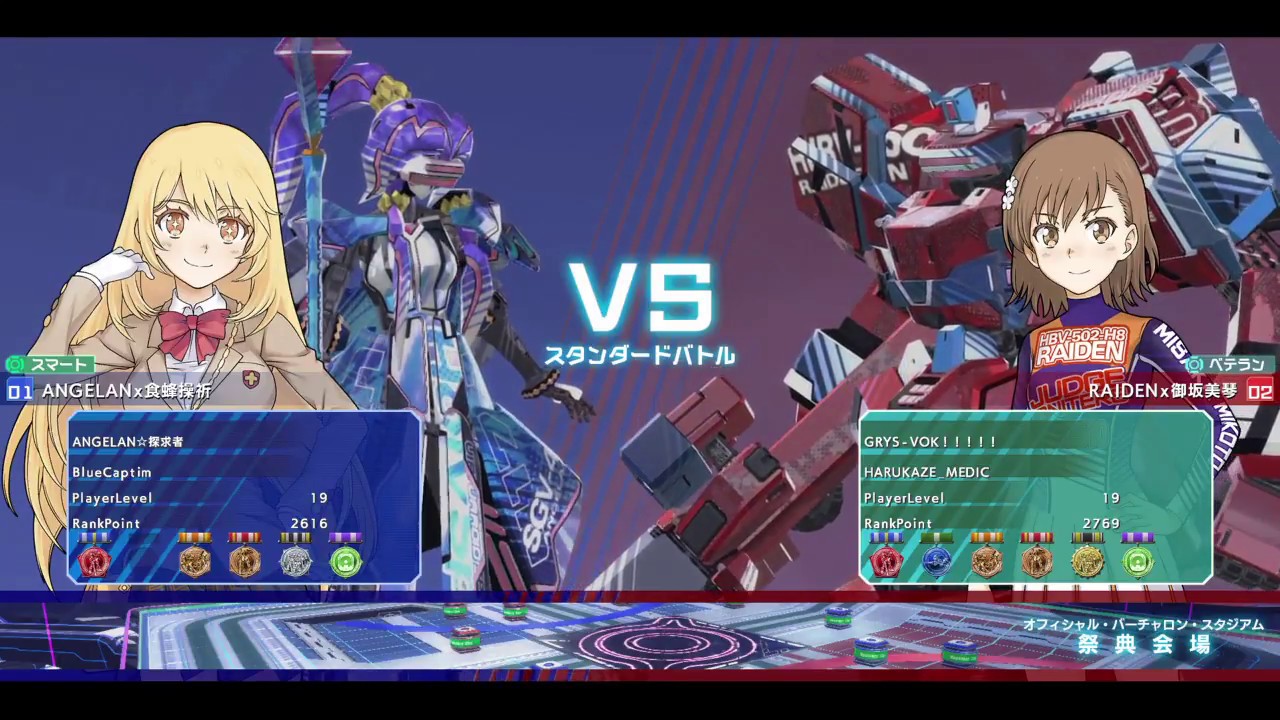Click the first bronze medal on ANGELAN's panel
This screenshot has width=1280, height=720.
click(195, 561)
